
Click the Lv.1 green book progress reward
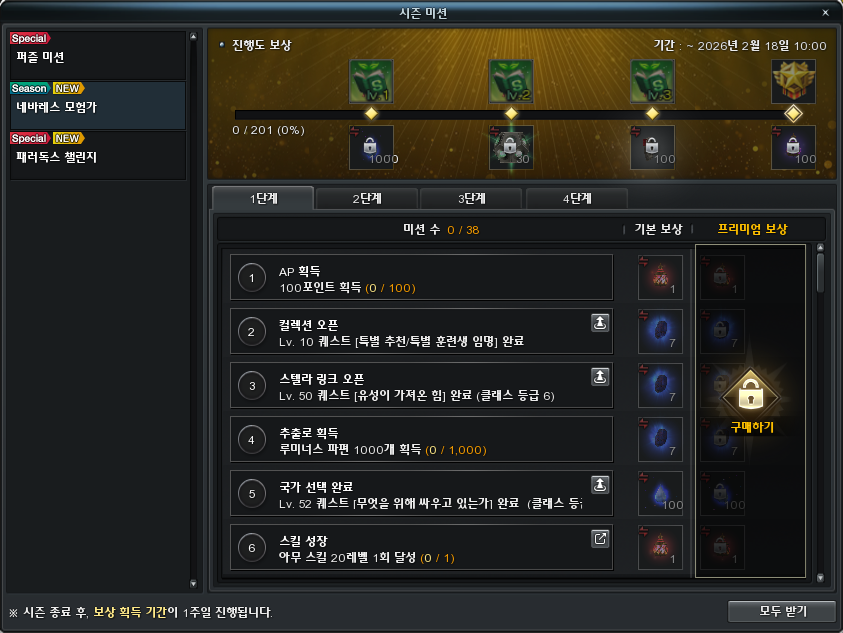click(x=370, y=81)
